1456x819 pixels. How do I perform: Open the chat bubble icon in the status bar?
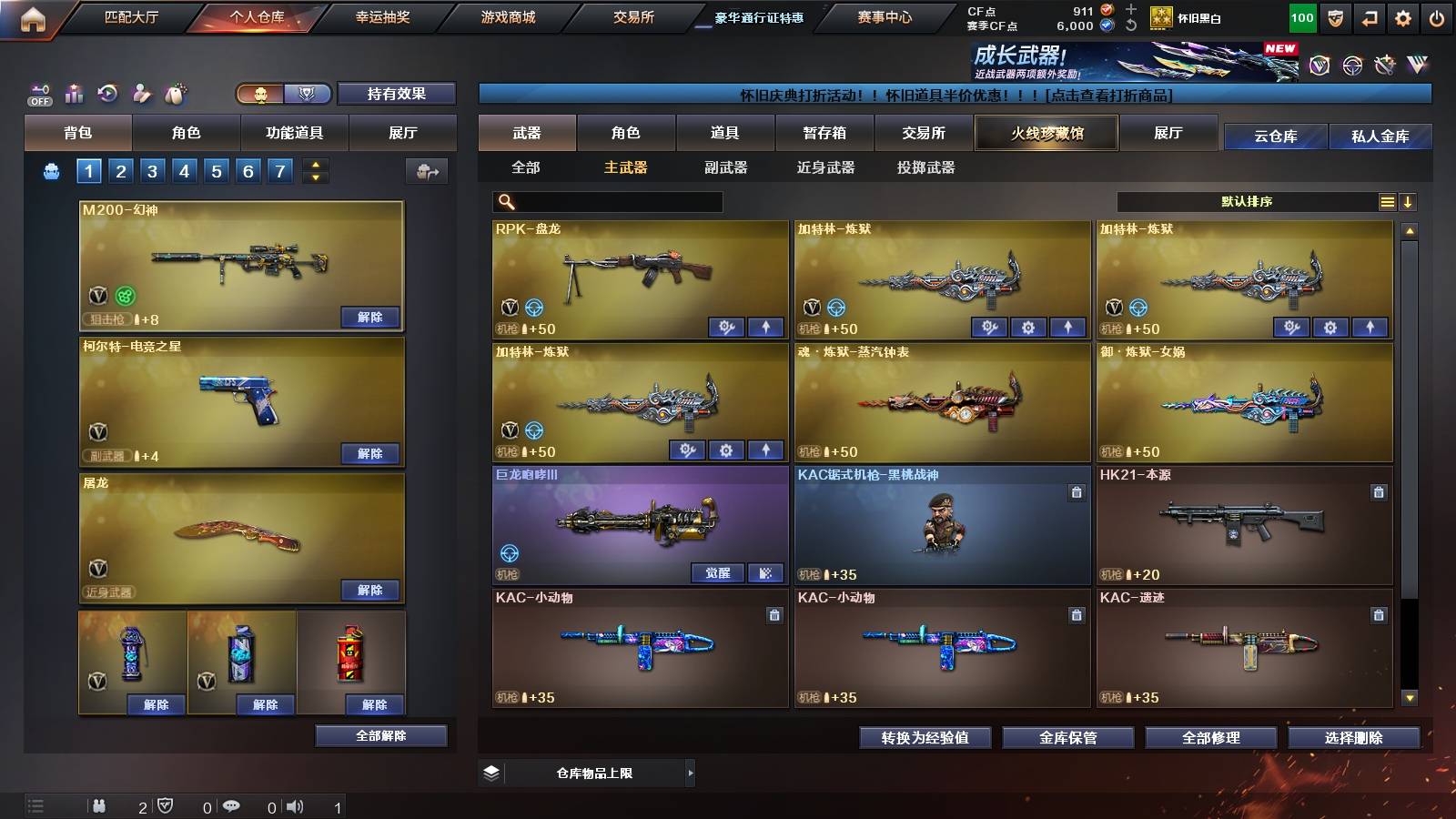tap(231, 806)
